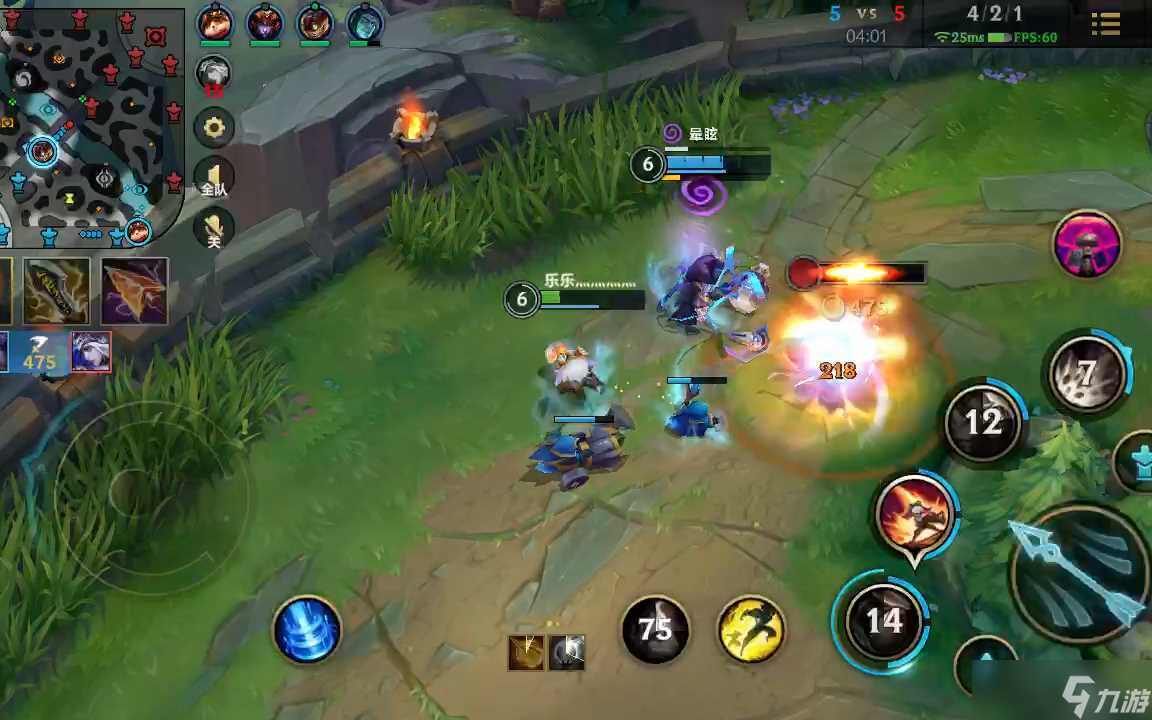Buy the recommended orange arrowhead item
The height and width of the screenshot is (720, 1152).
pos(134,291)
